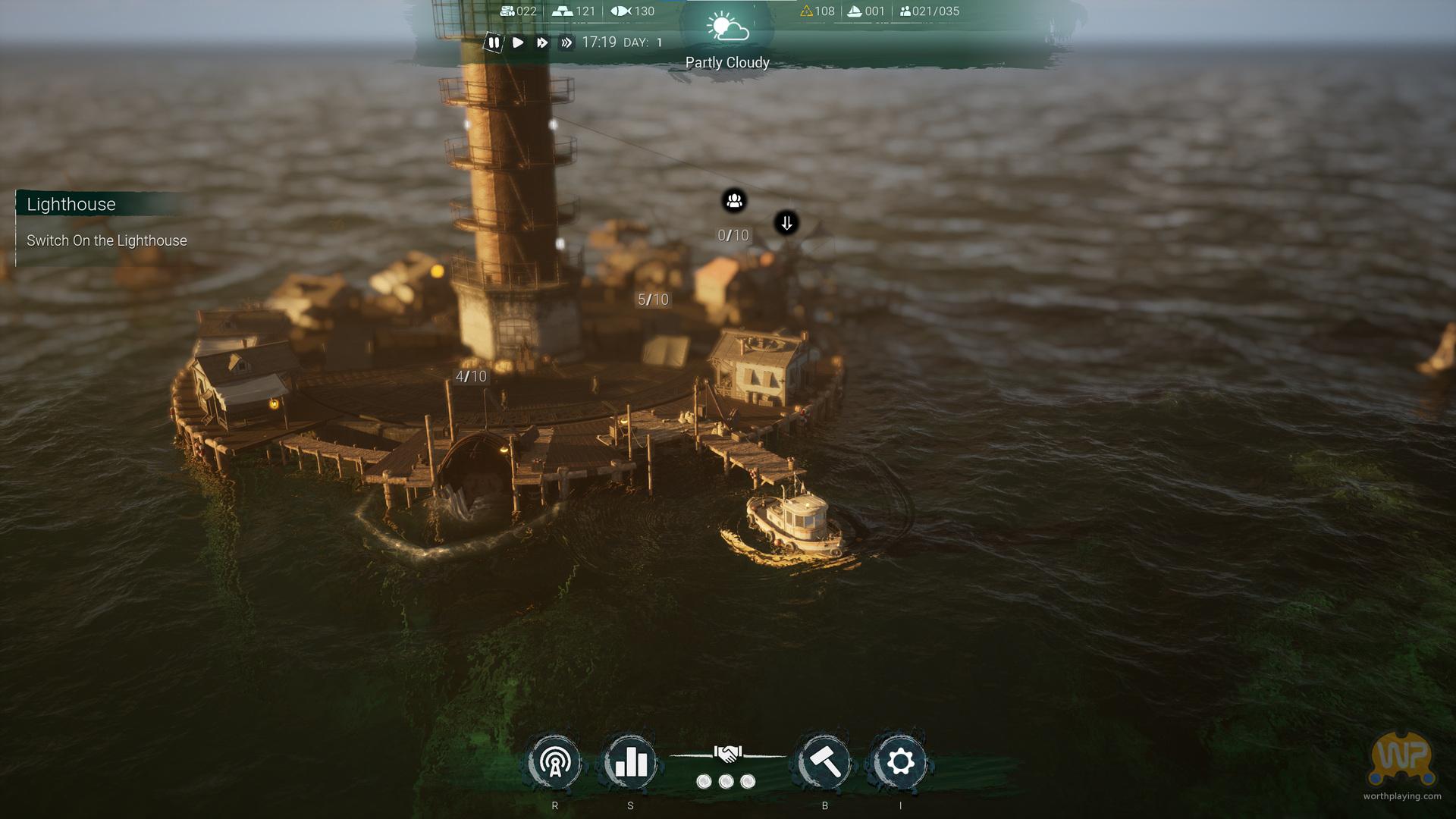The height and width of the screenshot is (819, 1456).
Task: Select the Lighthouse objective tracker
Action: click(x=71, y=205)
